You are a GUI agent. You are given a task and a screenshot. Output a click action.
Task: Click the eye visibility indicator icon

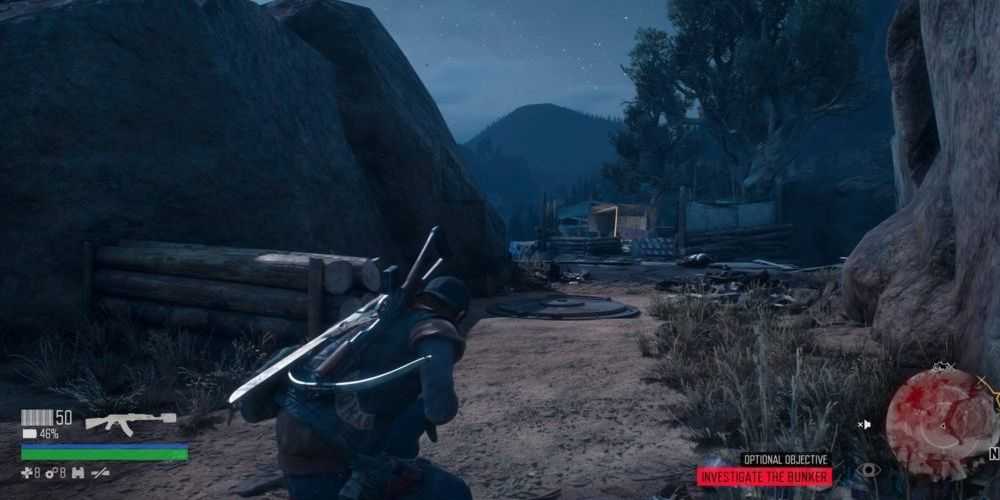(x=869, y=469)
